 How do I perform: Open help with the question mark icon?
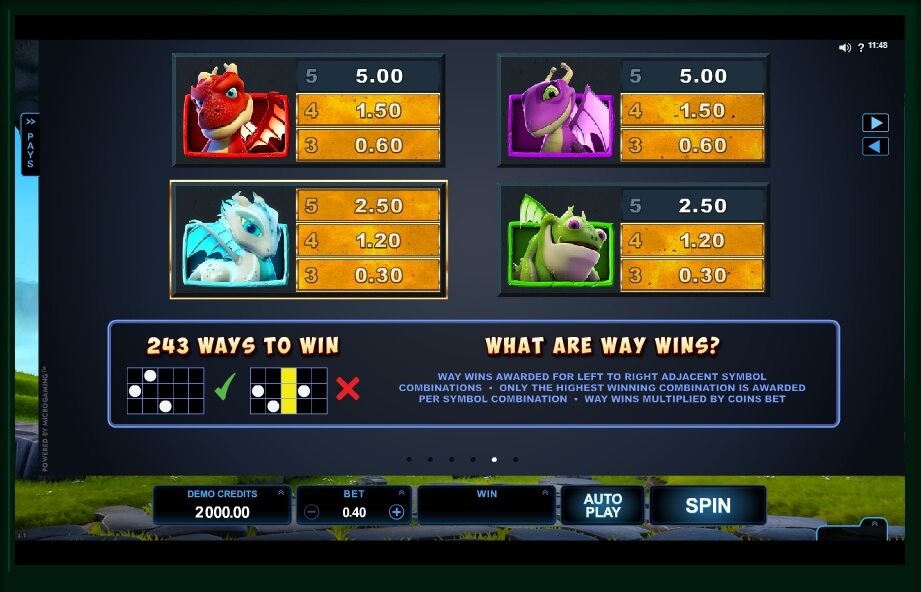click(x=860, y=47)
